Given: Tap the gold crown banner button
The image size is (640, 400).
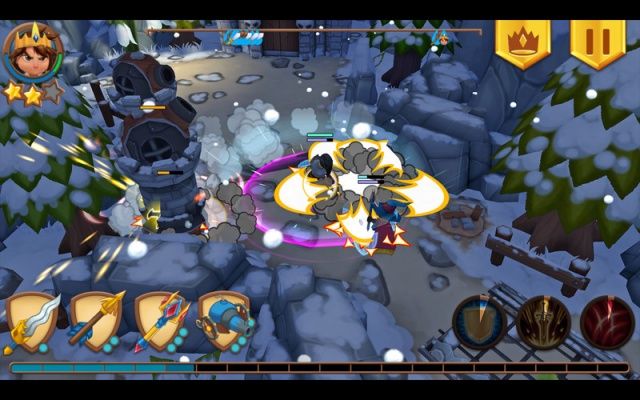Looking at the screenshot, I should (522, 42).
